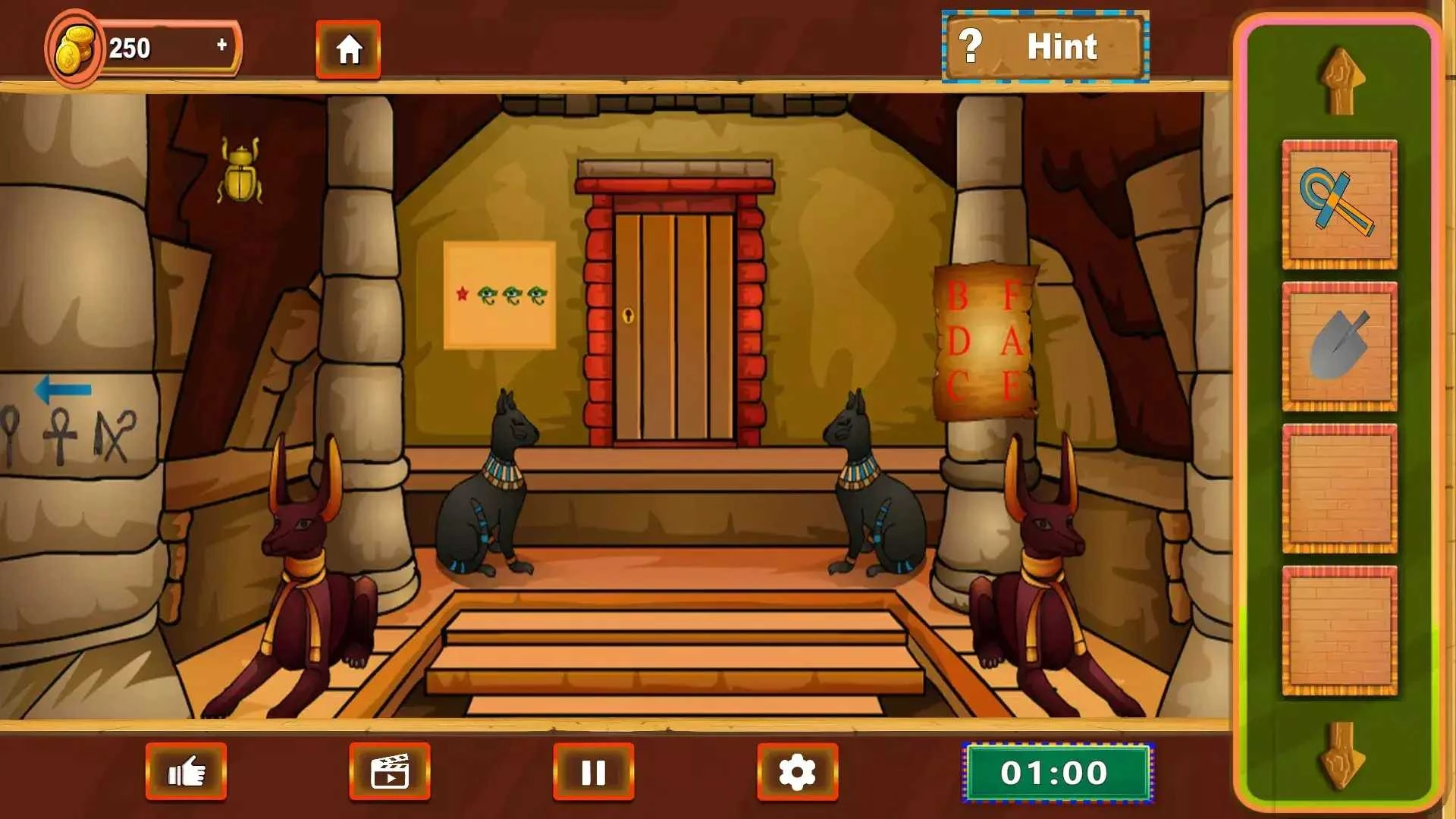Viewport: 1456px width, 819px height.
Task: Click the plus to buy more coins
Action: (x=221, y=44)
